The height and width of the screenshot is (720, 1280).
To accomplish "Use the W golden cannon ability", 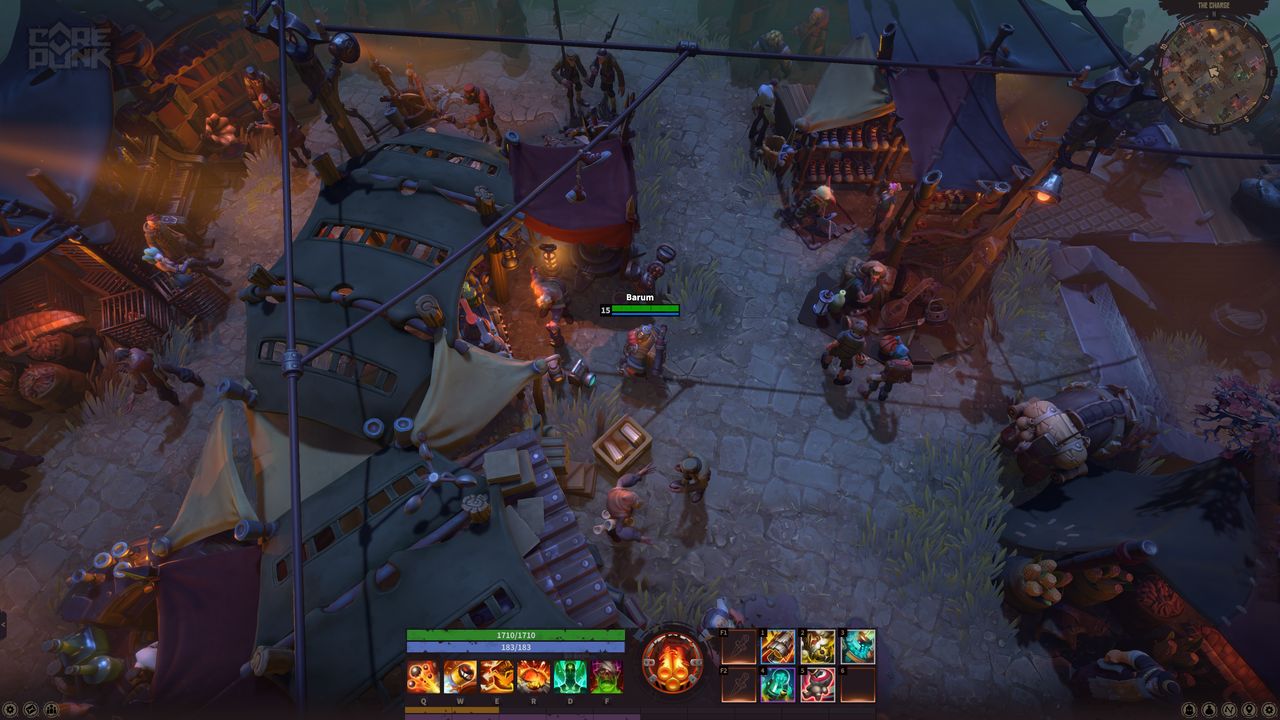I will tap(459, 677).
